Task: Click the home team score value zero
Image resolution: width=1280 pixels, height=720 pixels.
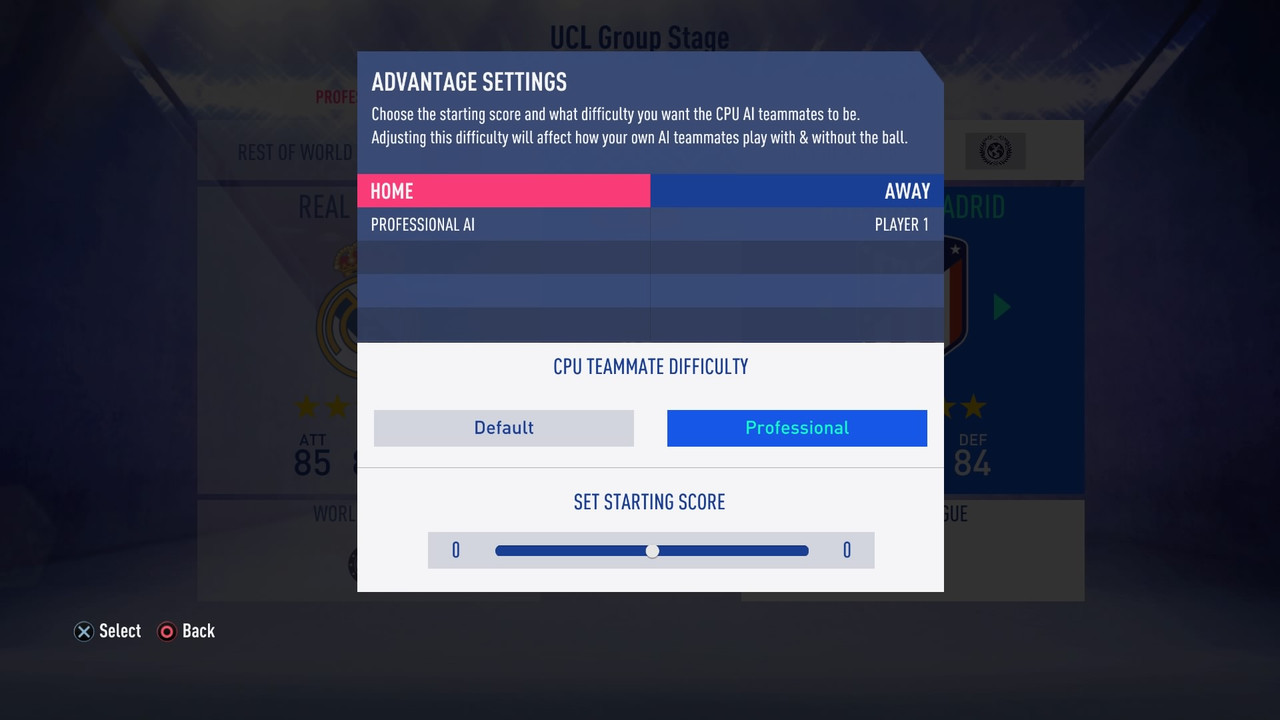Action: [x=455, y=550]
